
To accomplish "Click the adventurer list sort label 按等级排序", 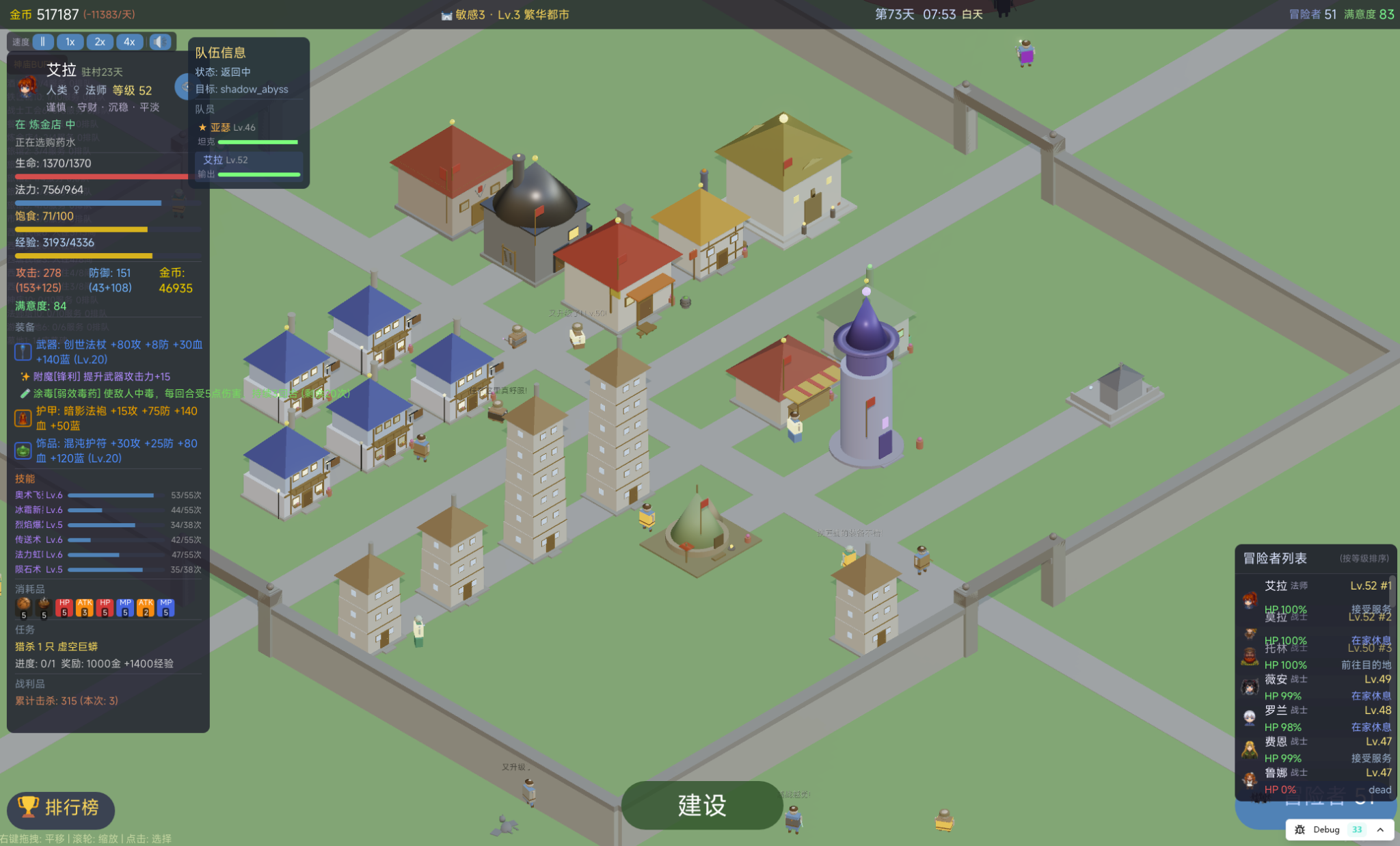I will coord(1364,558).
